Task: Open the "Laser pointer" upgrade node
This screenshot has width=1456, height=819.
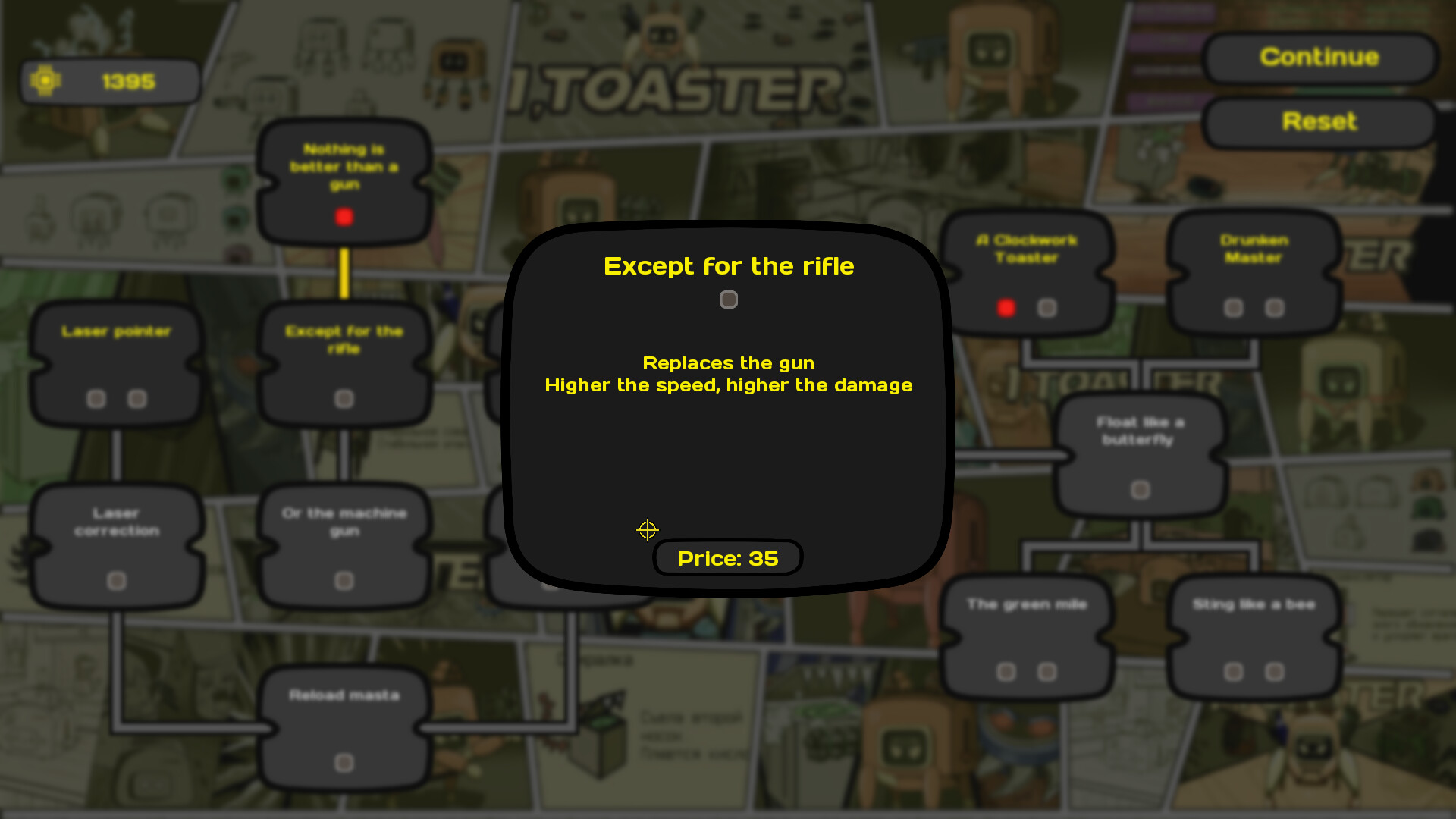Action: (115, 331)
